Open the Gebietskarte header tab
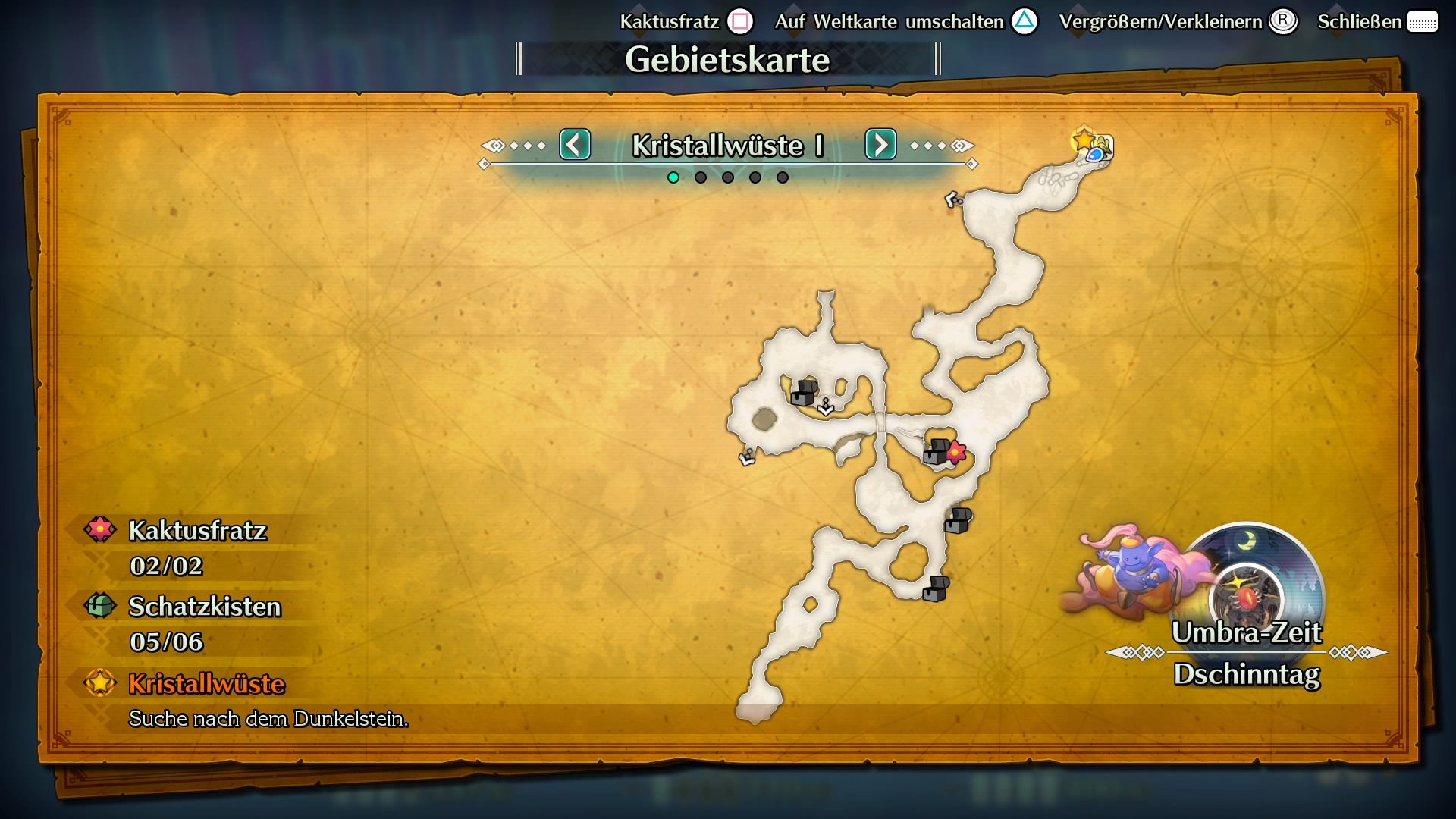This screenshot has width=1456, height=819. pyautogui.click(x=728, y=59)
